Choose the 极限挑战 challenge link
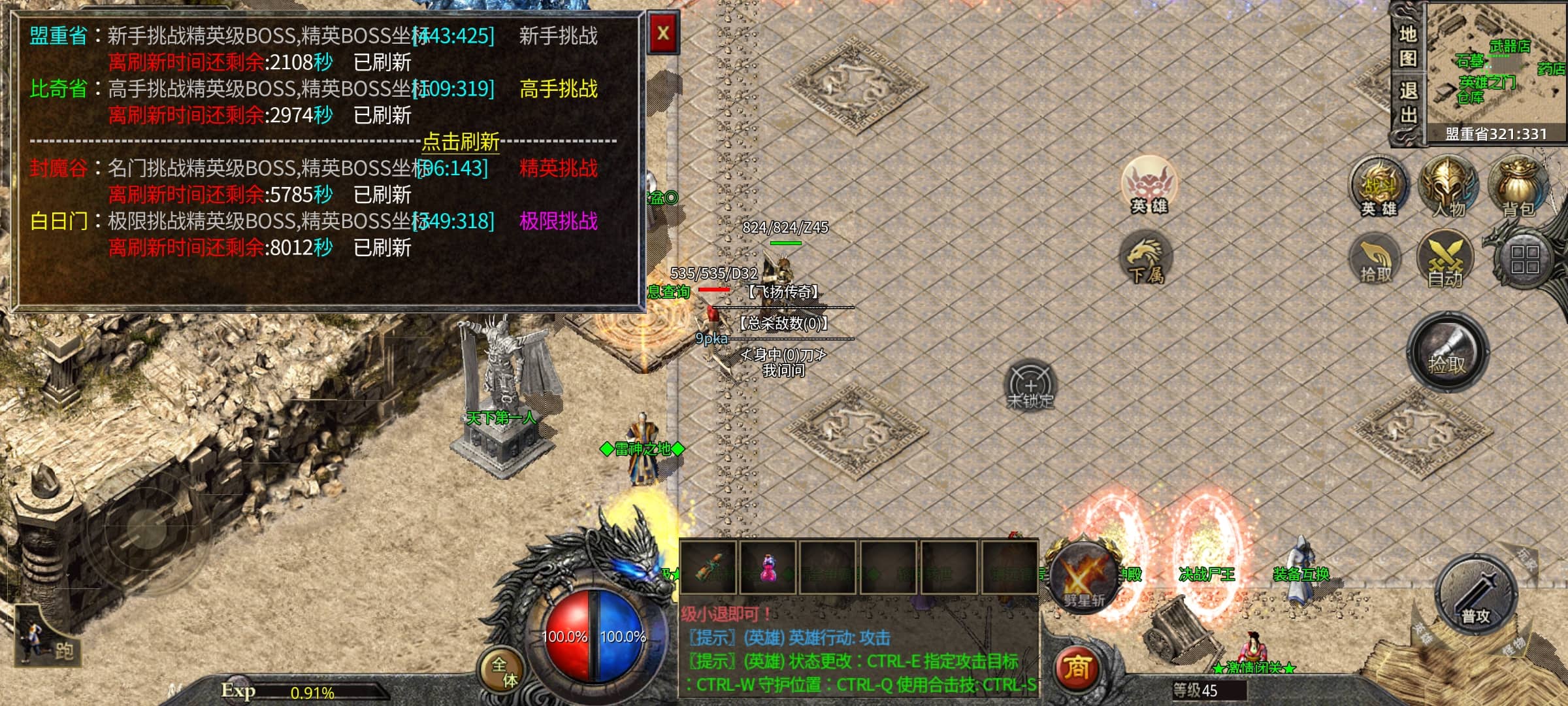Viewport: 1568px width, 706px height. click(558, 221)
